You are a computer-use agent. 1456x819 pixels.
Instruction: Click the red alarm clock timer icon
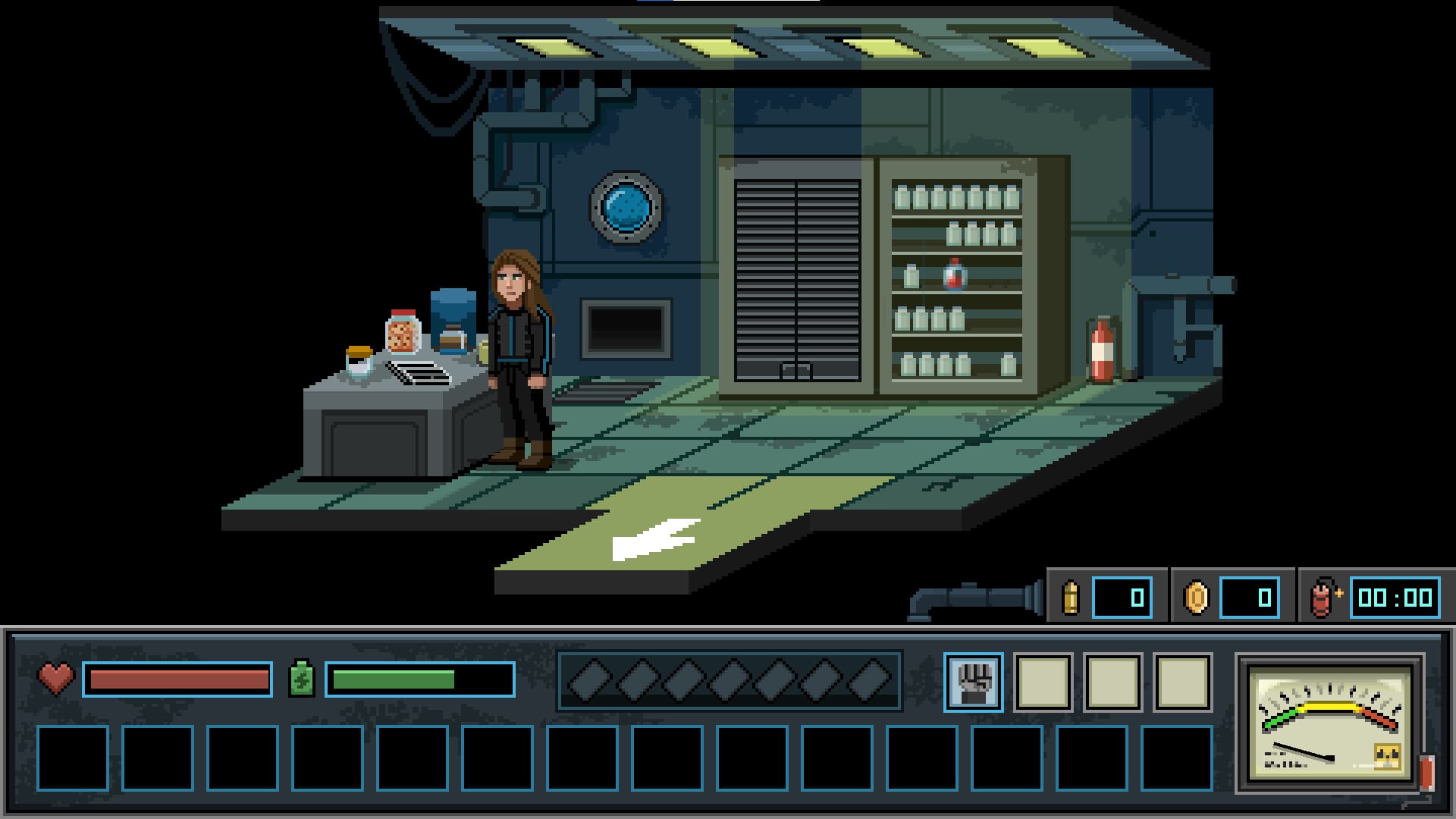(1323, 597)
